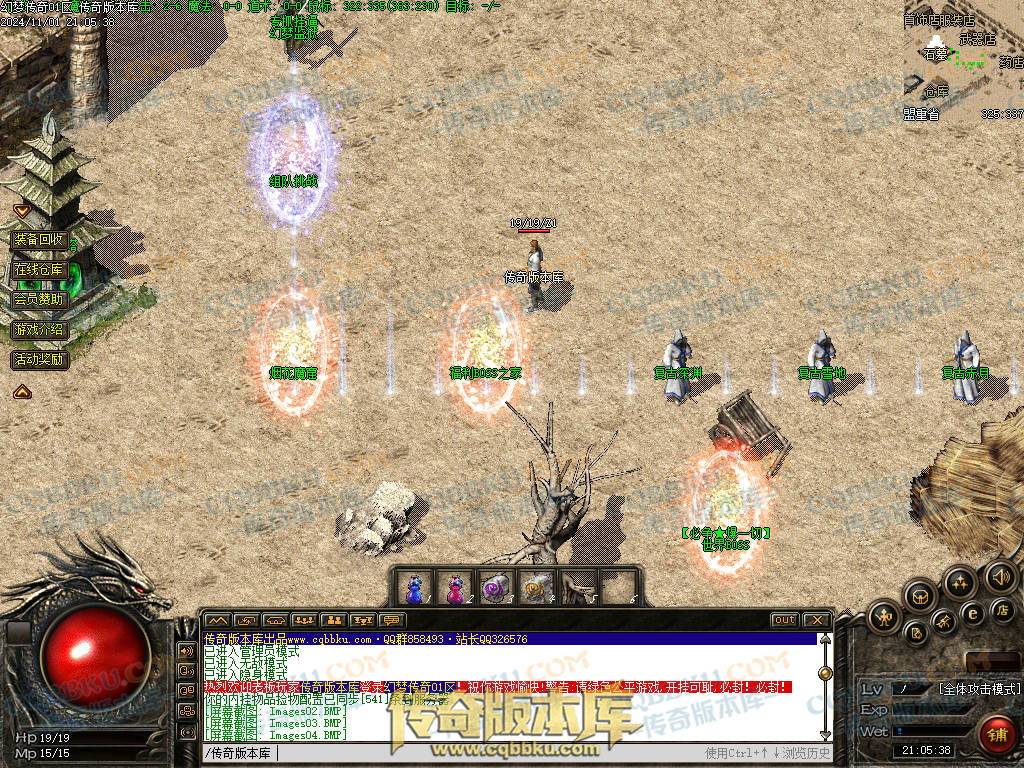The width and height of the screenshot is (1024, 768).
Task: Click the up arrow below 活动奖励
Action: pyautogui.click(x=21, y=392)
